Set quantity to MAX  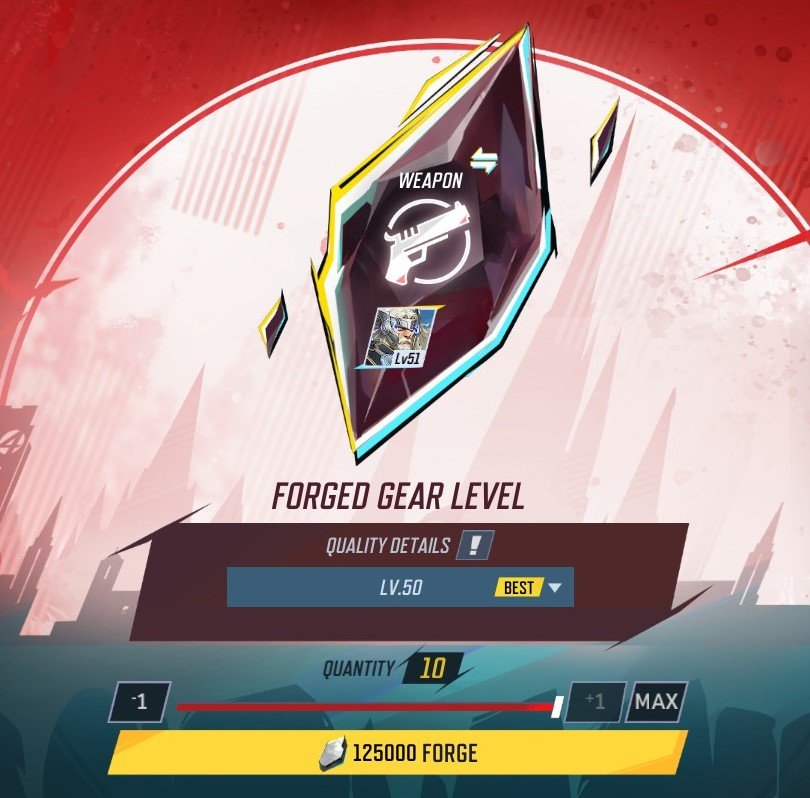(656, 702)
